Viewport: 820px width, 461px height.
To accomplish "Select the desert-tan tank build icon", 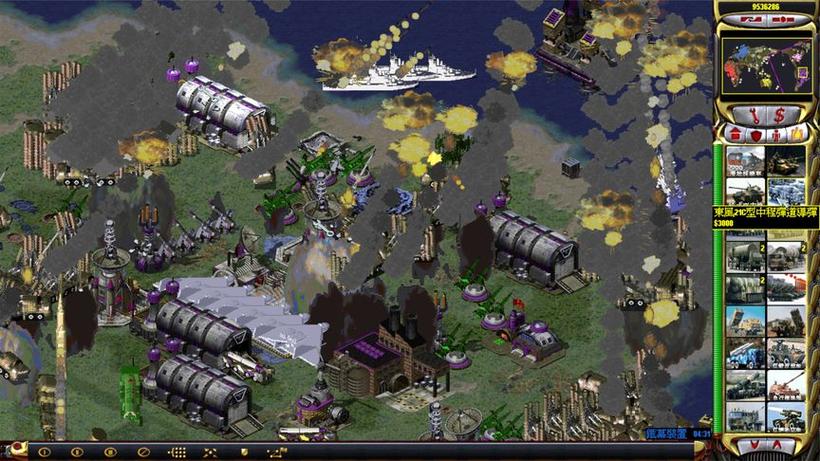I will click(x=786, y=386).
